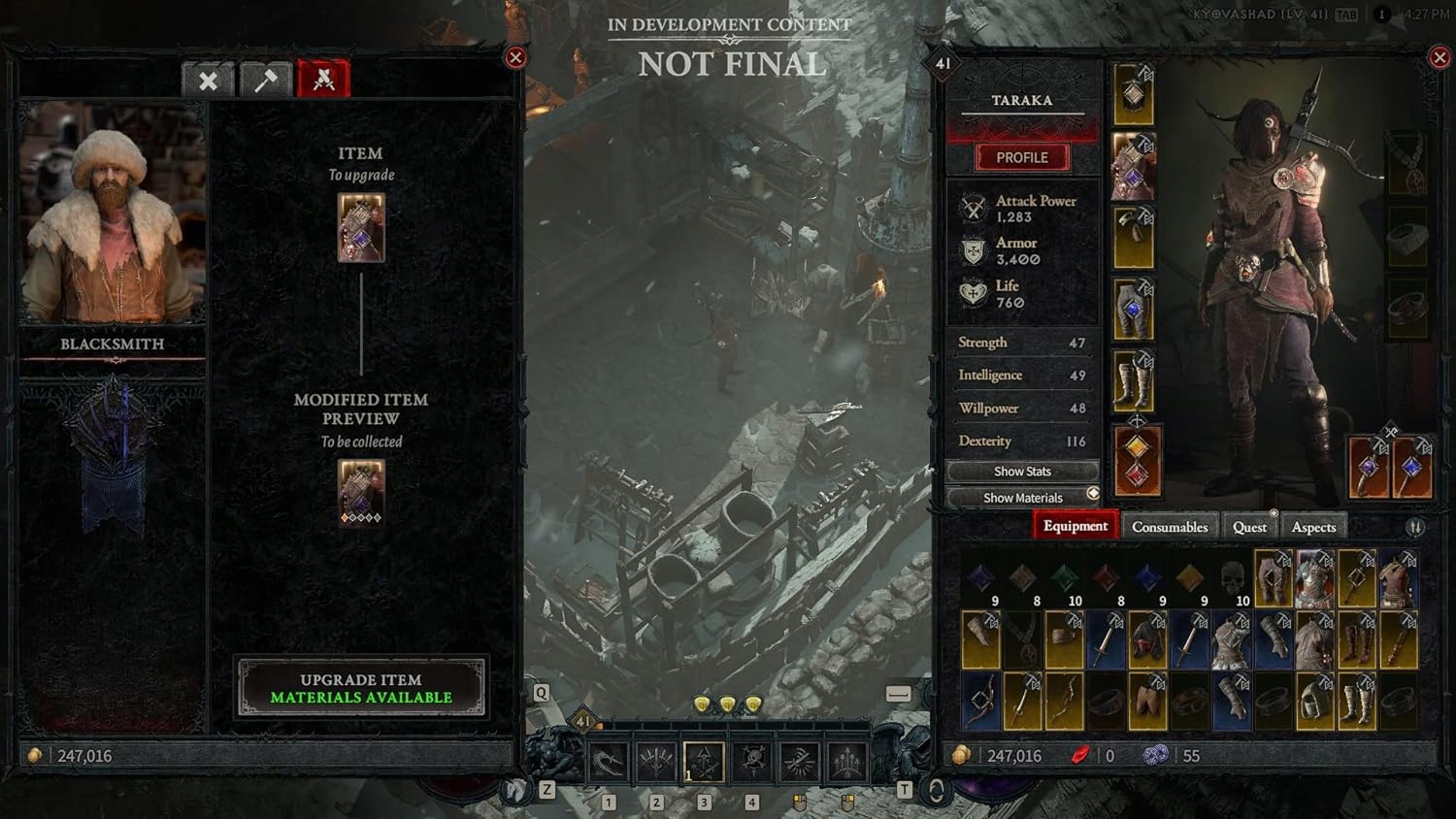Image resolution: width=1456 pixels, height=819 pixels.
Task: Open Taraka's Profile
Action: coord(1022,157)
